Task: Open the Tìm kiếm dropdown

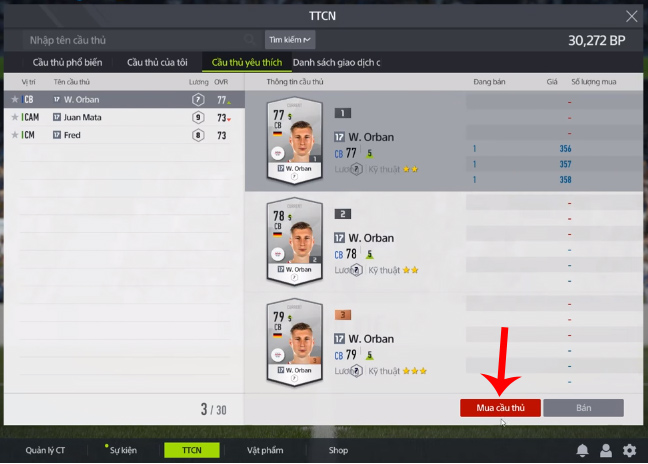Action: click(x=290, y=40)
